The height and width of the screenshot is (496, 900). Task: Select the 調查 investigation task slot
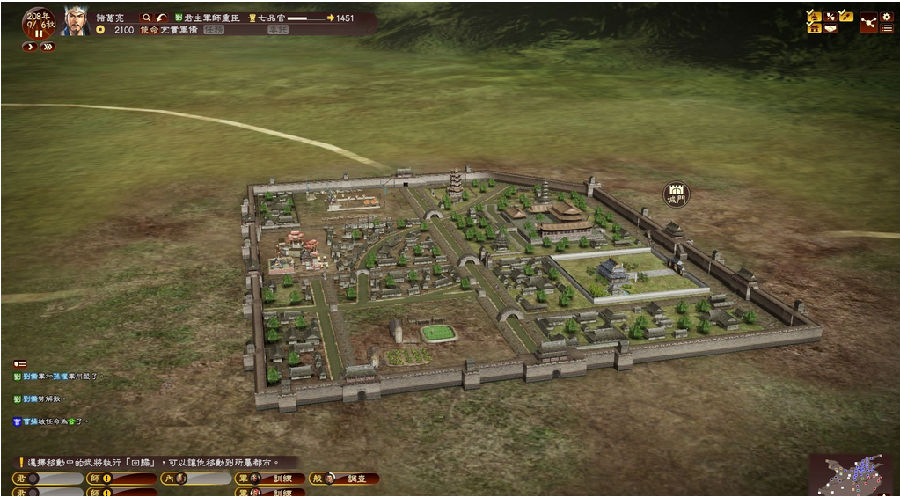(x=345, y=478)
